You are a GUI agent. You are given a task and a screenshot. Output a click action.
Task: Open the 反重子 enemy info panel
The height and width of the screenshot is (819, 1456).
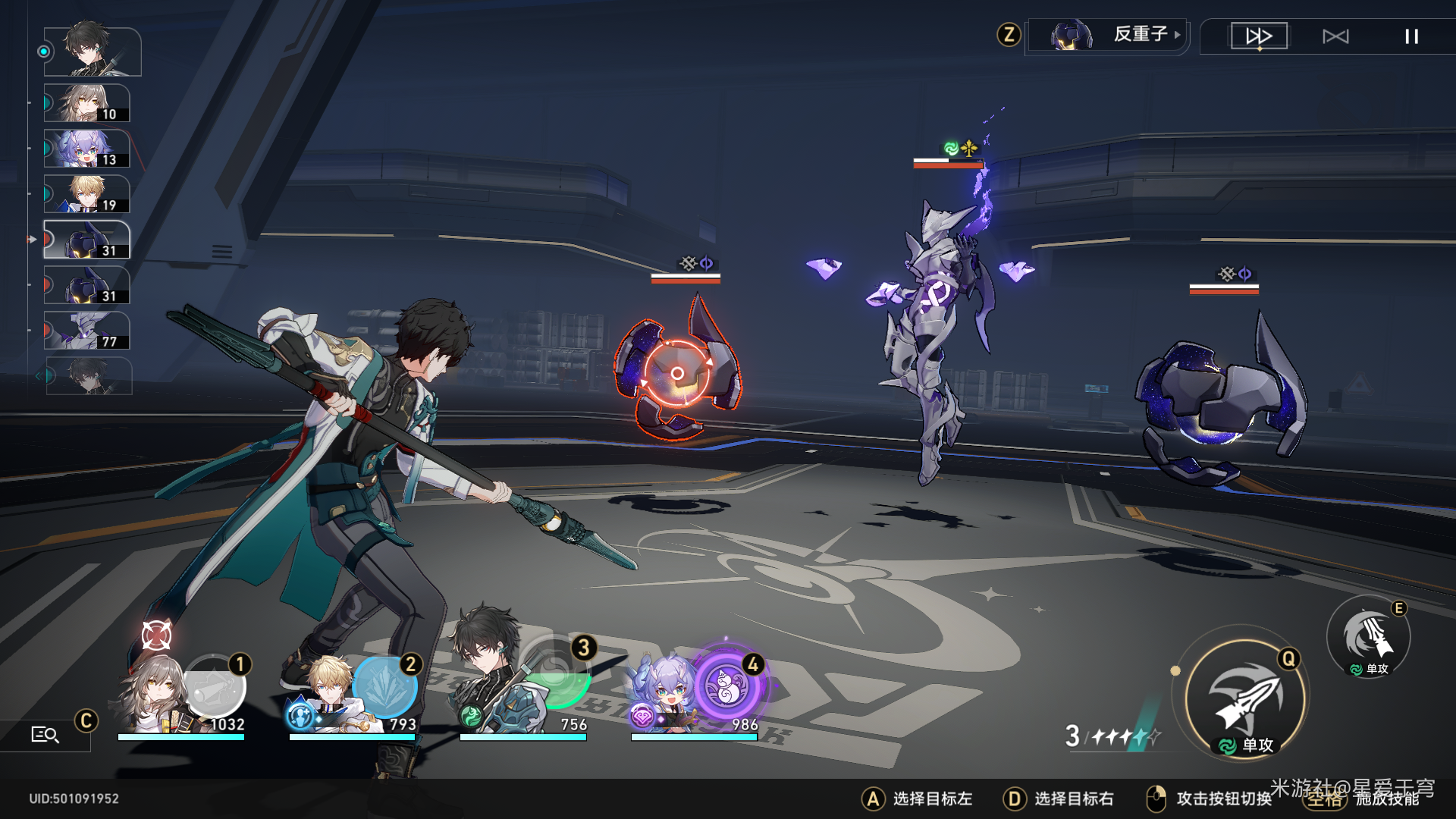pyautogui.click(x=1107, y=35)
